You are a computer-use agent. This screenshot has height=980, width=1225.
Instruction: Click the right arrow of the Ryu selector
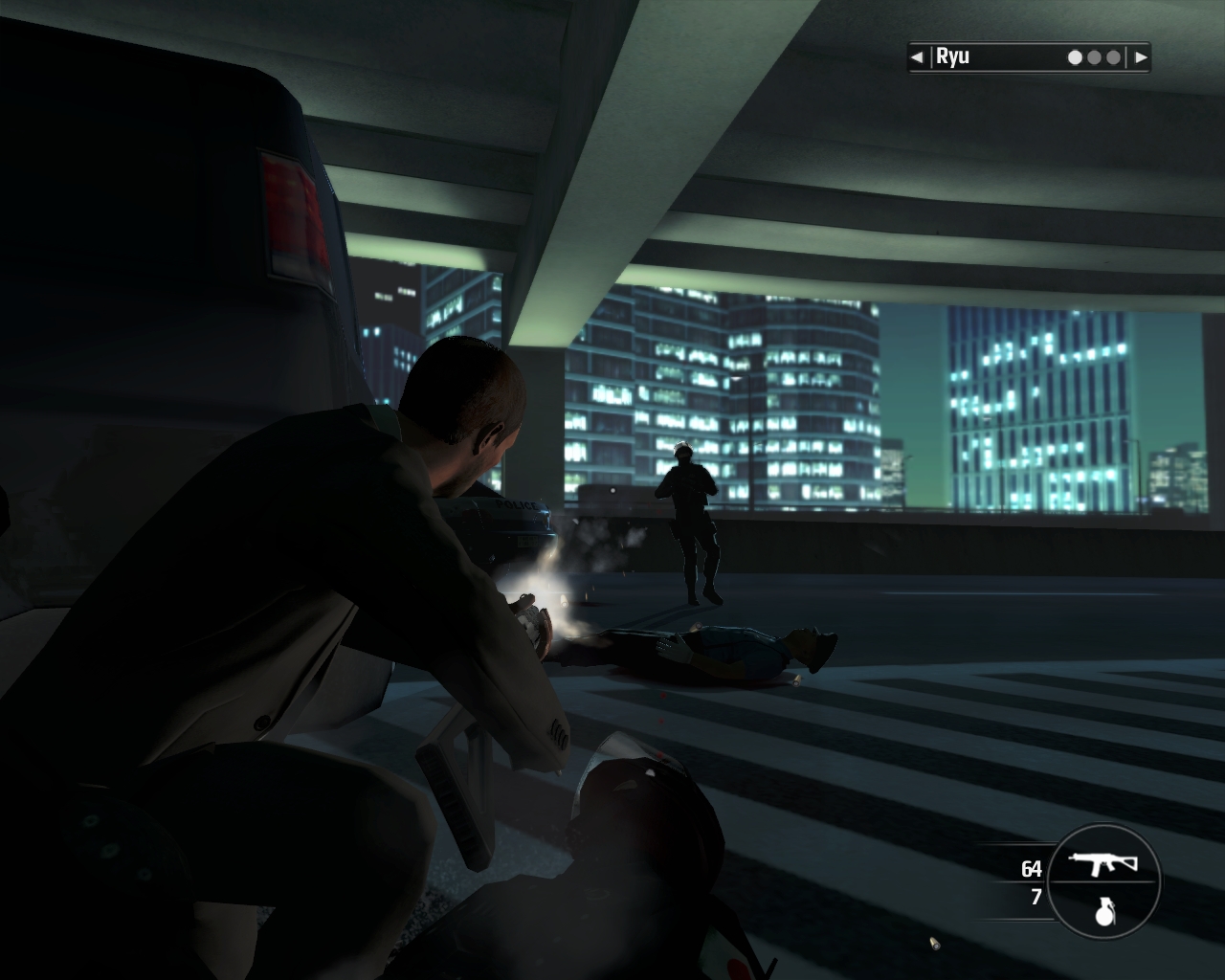[x=1140, y=57]
